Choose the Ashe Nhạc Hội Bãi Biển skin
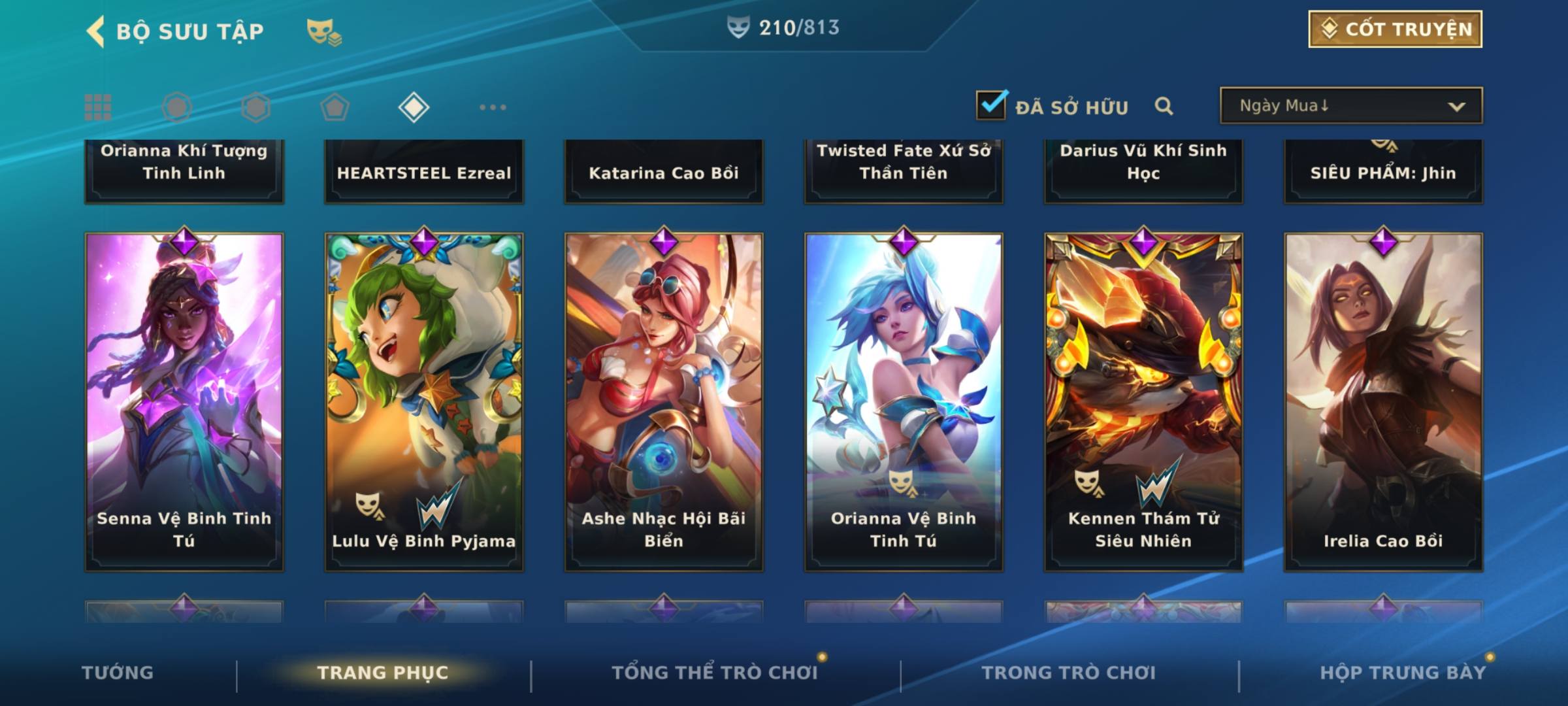 [x=664, y=401]
